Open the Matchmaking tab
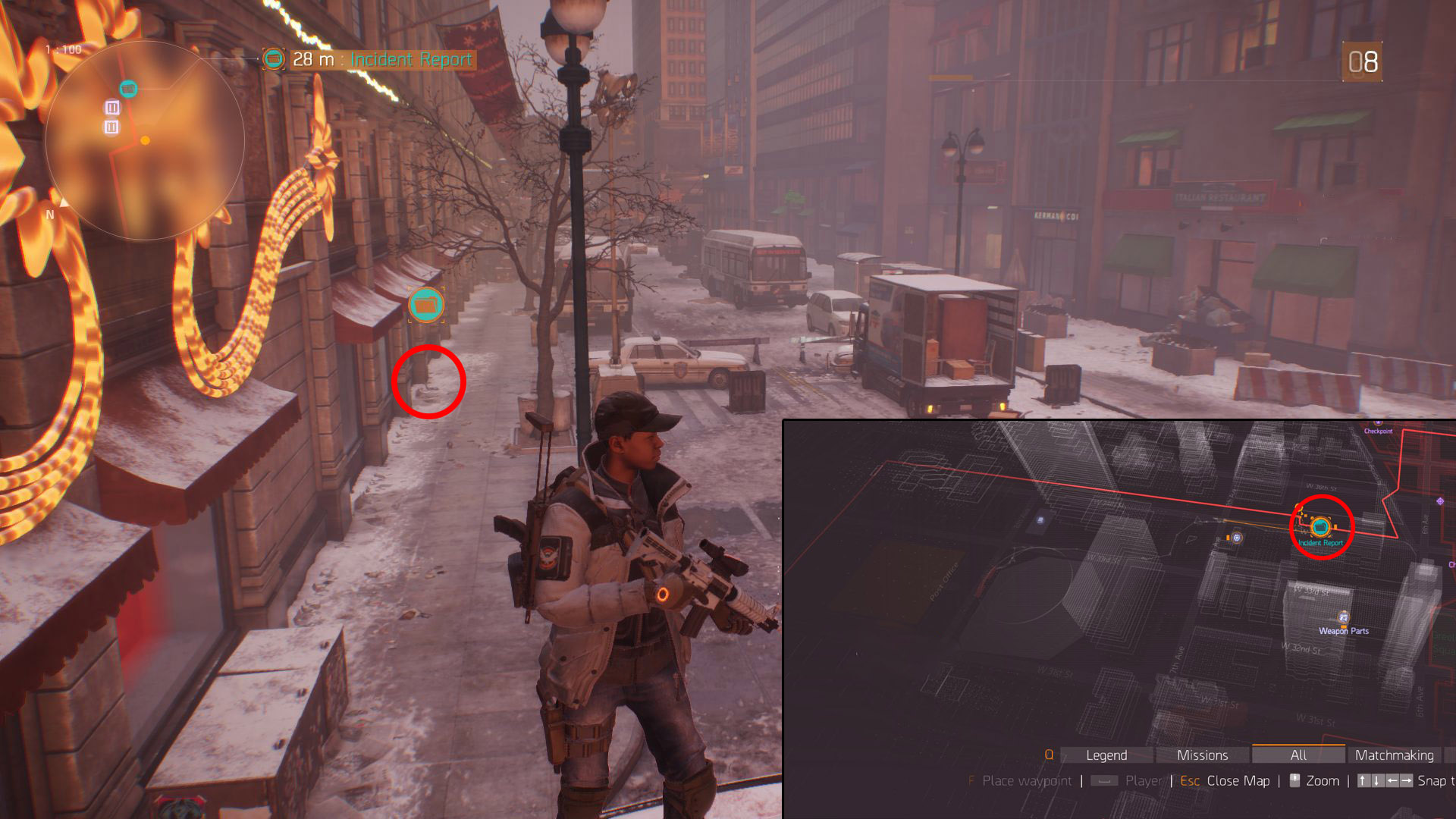Viewport: 1456px width, 819px height. 1394,755
